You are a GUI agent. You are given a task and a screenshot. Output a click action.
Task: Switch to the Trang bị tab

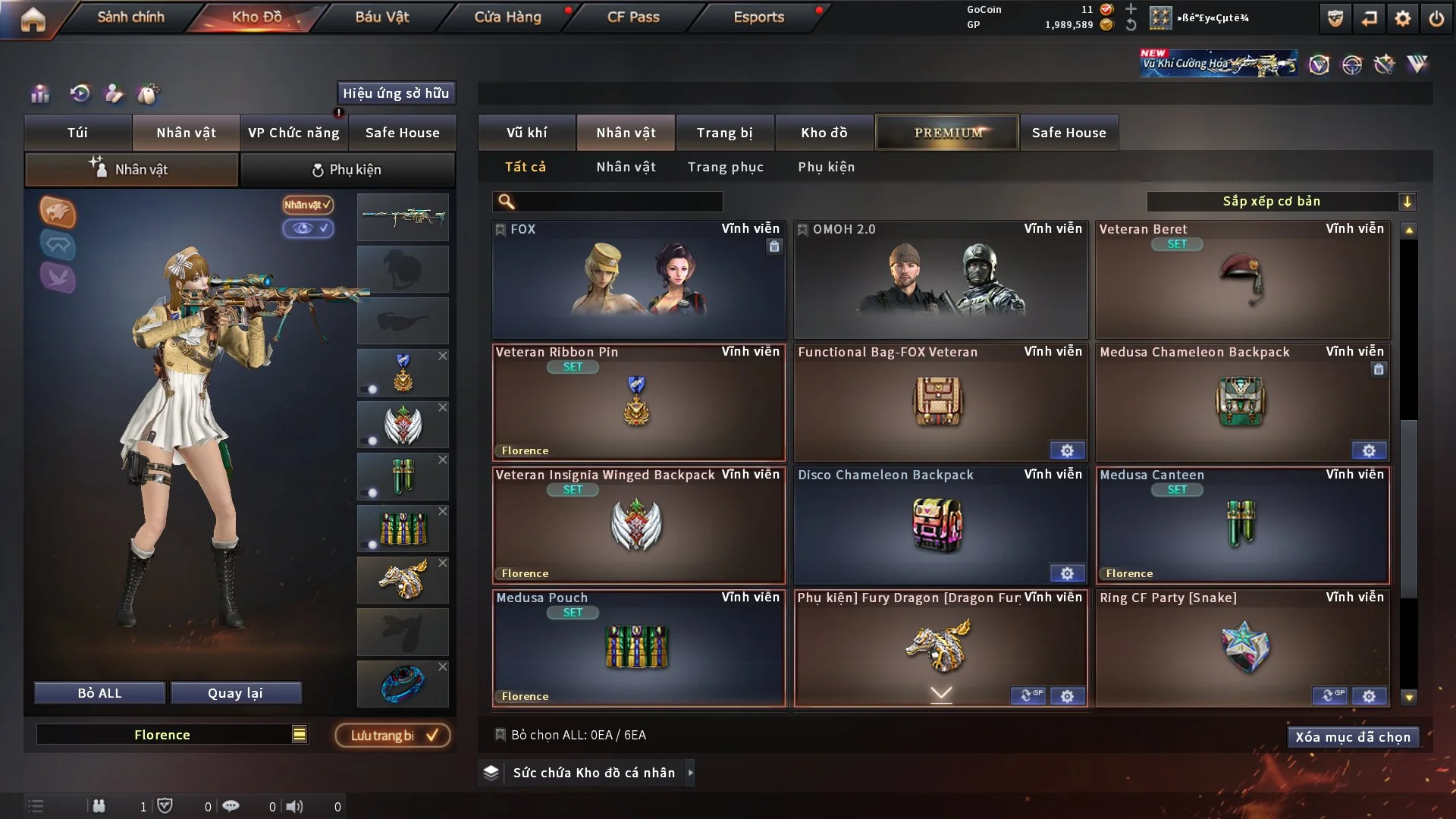tap(724, 133)
